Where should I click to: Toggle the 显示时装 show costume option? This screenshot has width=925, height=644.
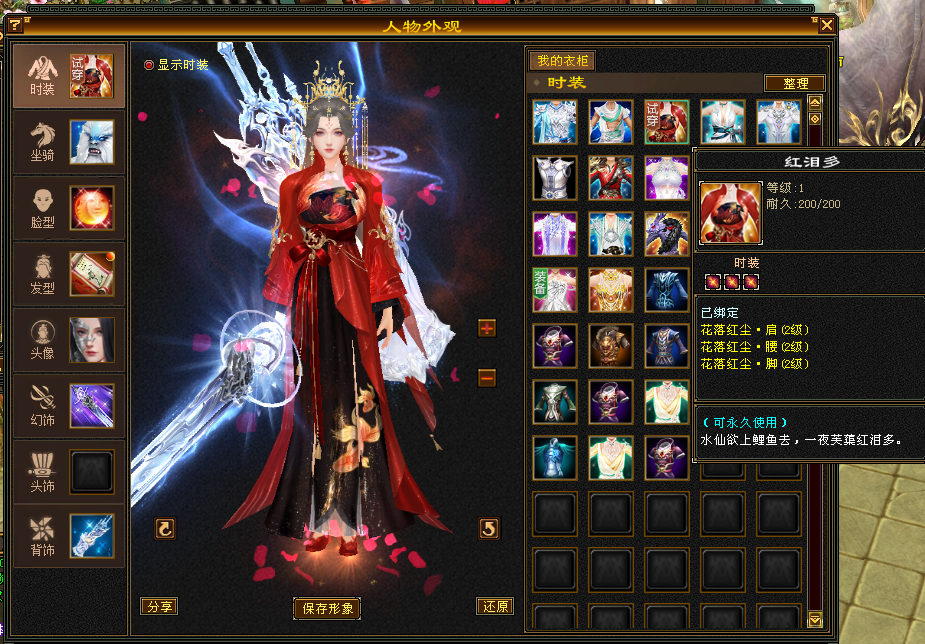[150, 65]
